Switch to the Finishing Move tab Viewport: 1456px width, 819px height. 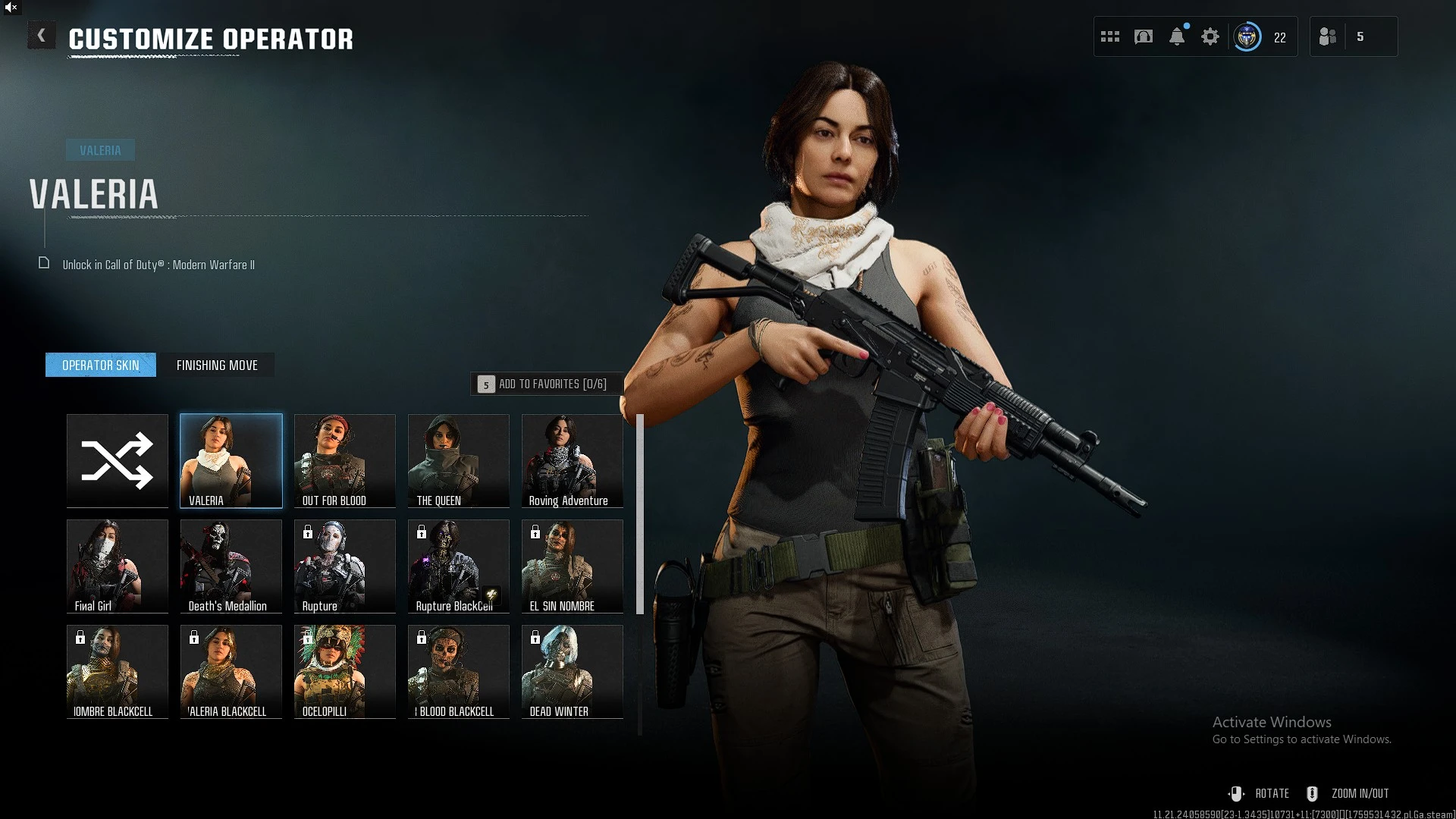217,366
